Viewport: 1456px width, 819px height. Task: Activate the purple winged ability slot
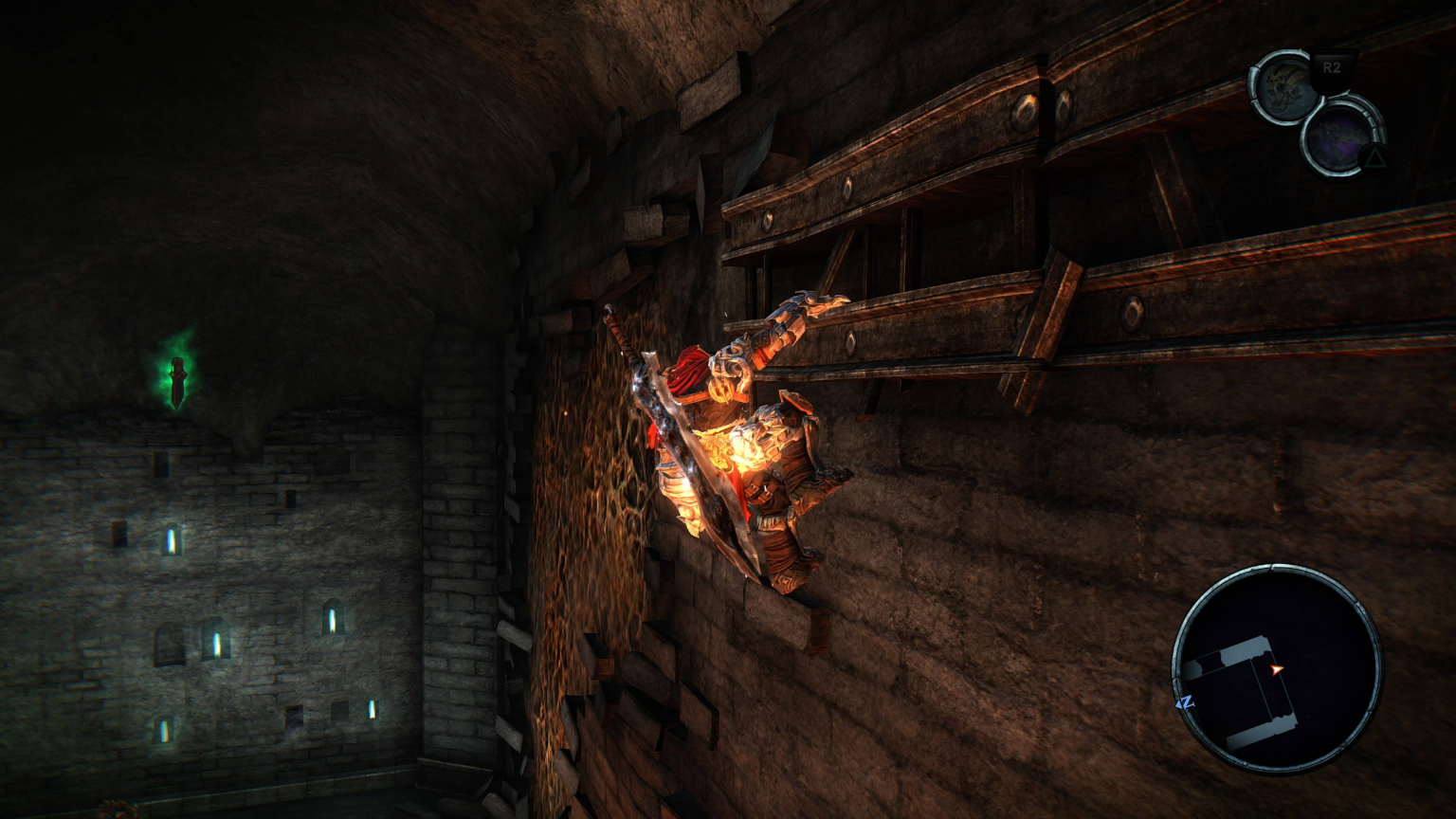tap(1340, 136)
